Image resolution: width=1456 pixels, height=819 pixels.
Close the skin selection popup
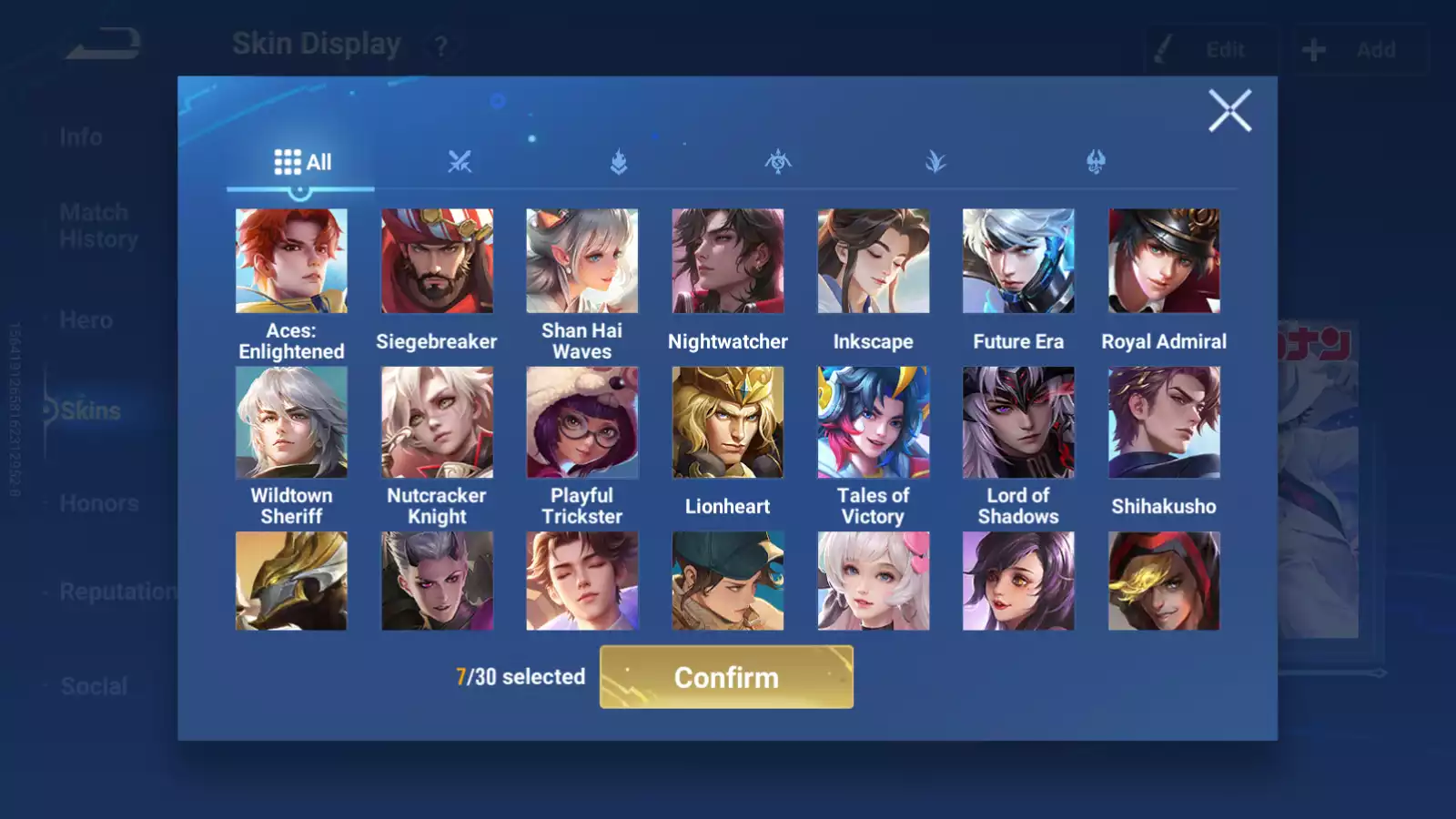pos(1229,111)
